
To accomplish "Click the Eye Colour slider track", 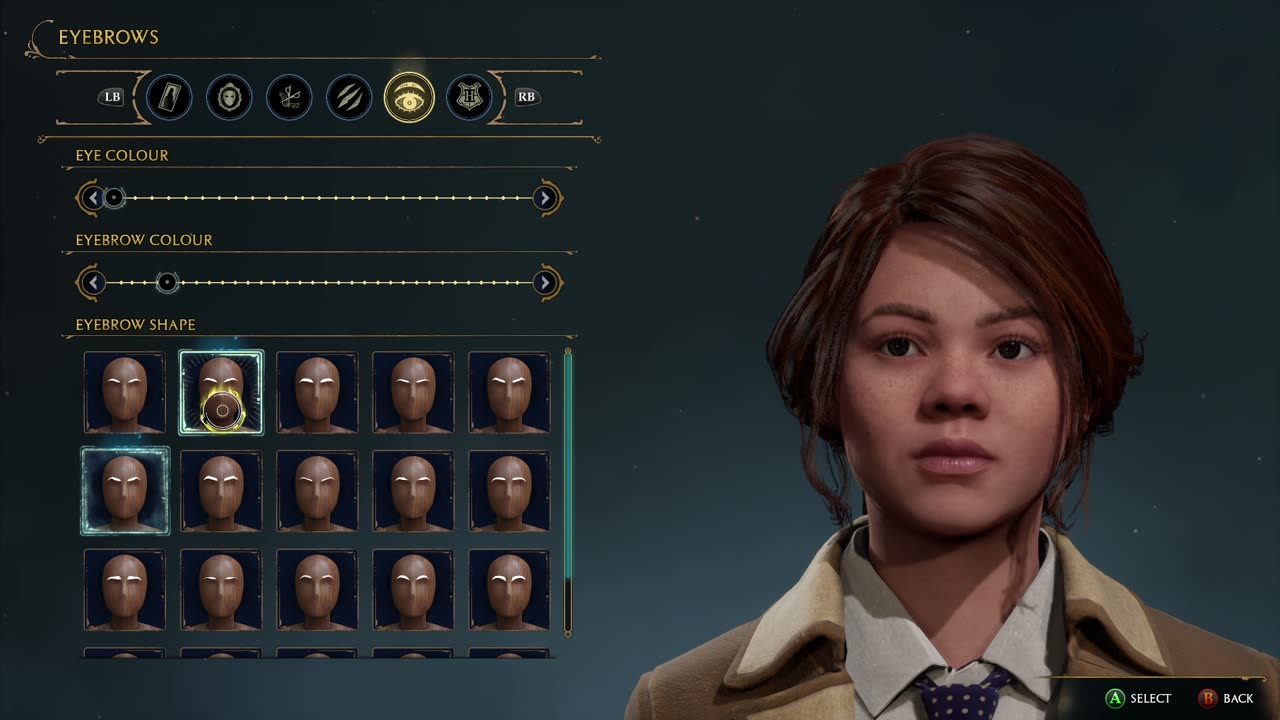I will click(330, 198).
